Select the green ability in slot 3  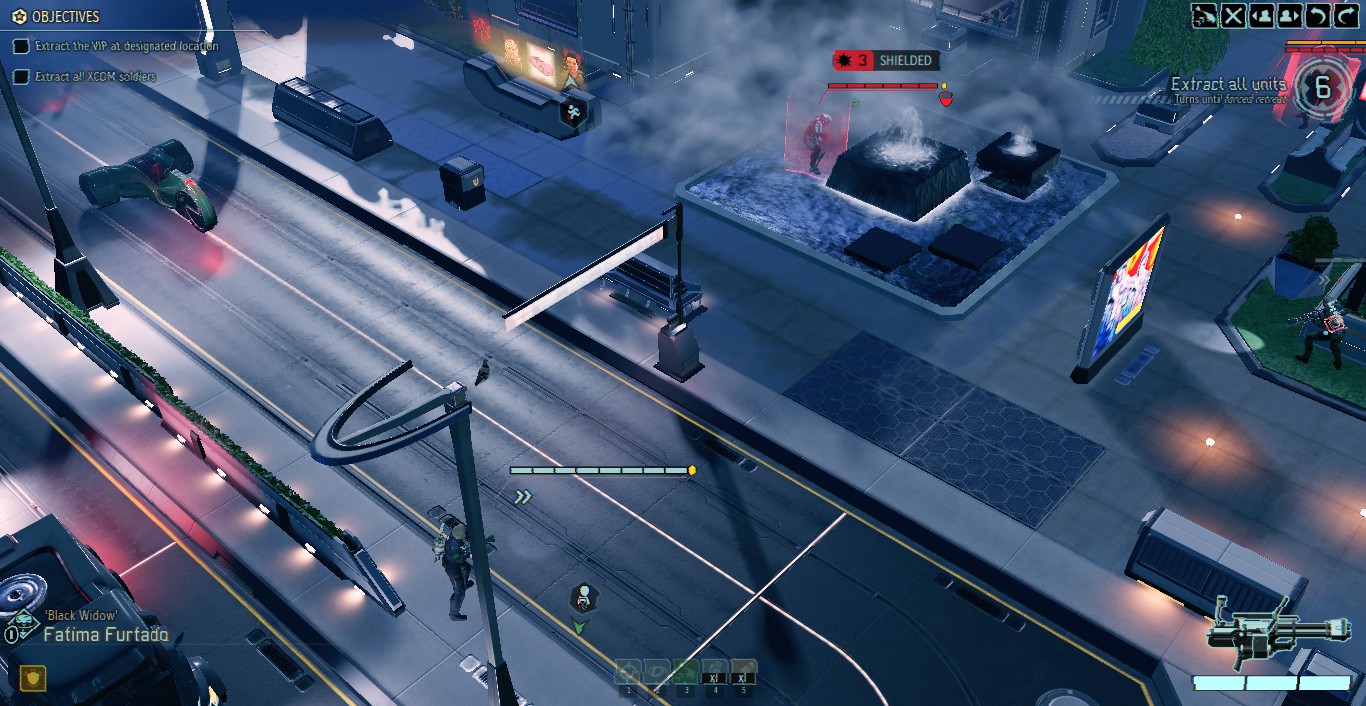tap(685, 672)
